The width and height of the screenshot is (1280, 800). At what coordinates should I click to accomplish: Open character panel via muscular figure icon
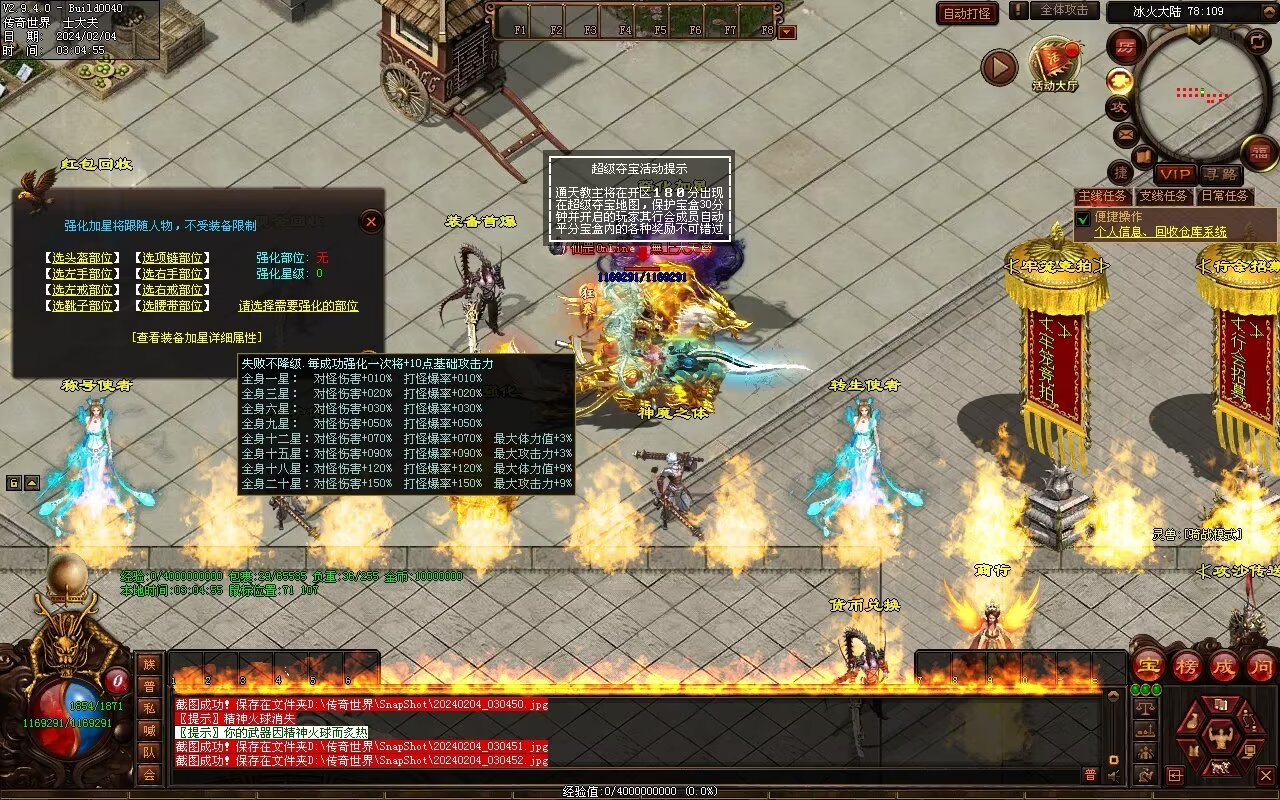tap(1220, 738)
